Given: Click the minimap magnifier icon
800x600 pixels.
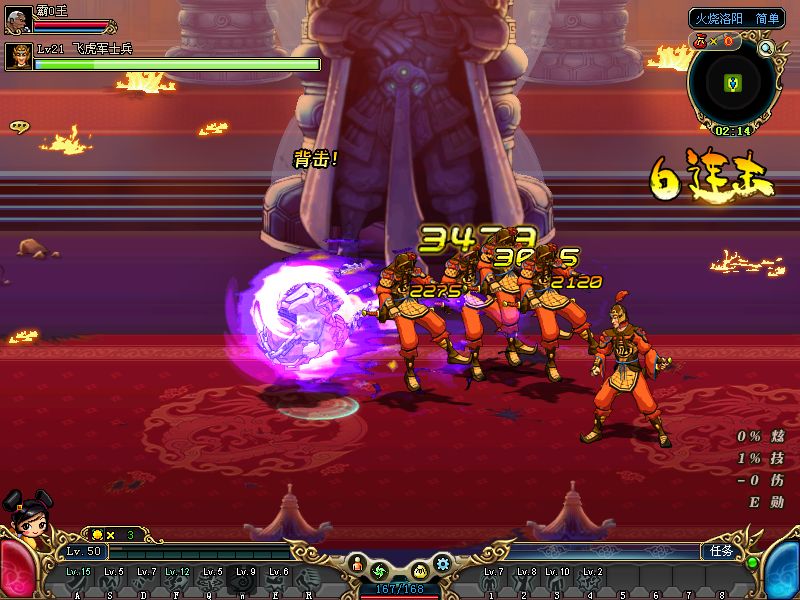Looking at the screenshot, I should point(767,47).
